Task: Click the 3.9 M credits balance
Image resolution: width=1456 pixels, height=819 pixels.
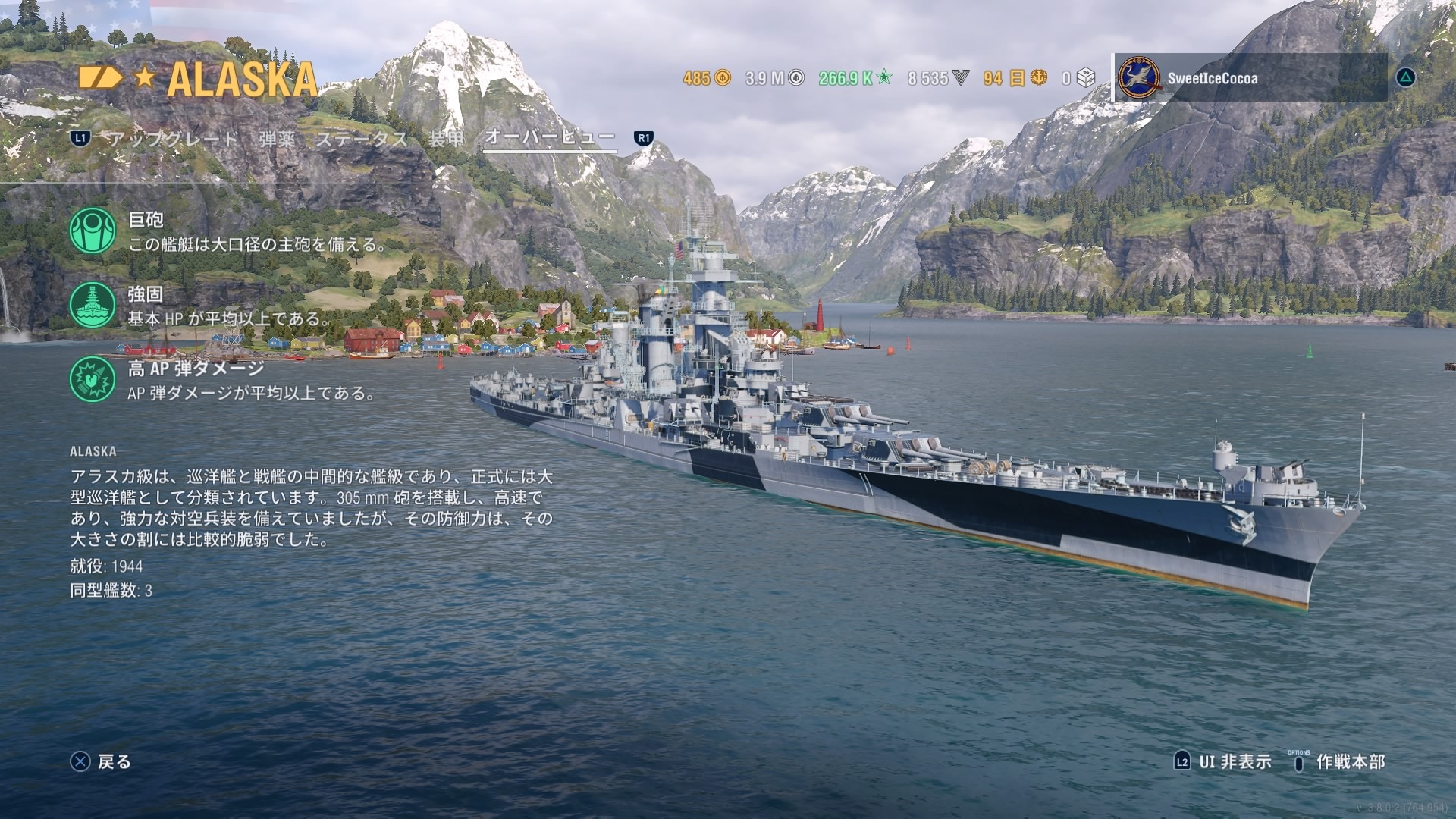Action: click(773, 78)
